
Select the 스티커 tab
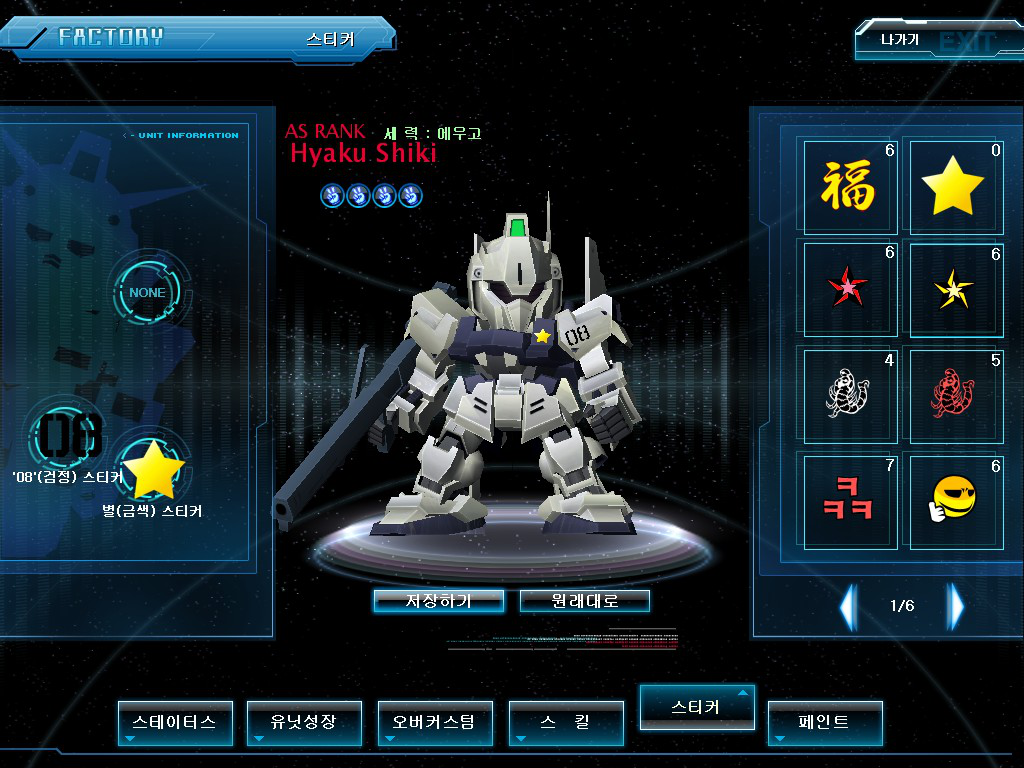[696, 706]
